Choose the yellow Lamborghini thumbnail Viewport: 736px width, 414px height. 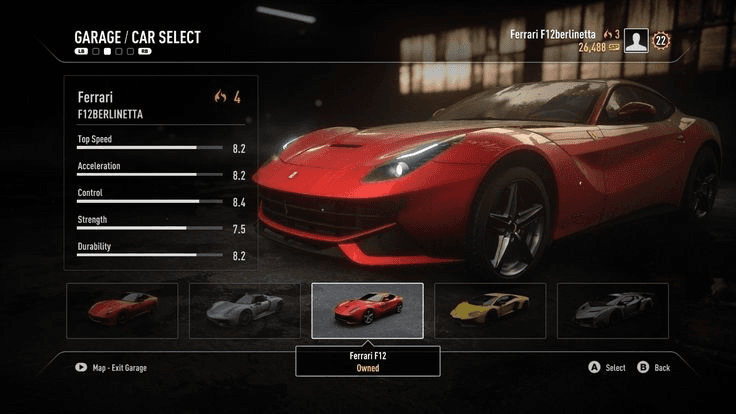pos(490,310)
